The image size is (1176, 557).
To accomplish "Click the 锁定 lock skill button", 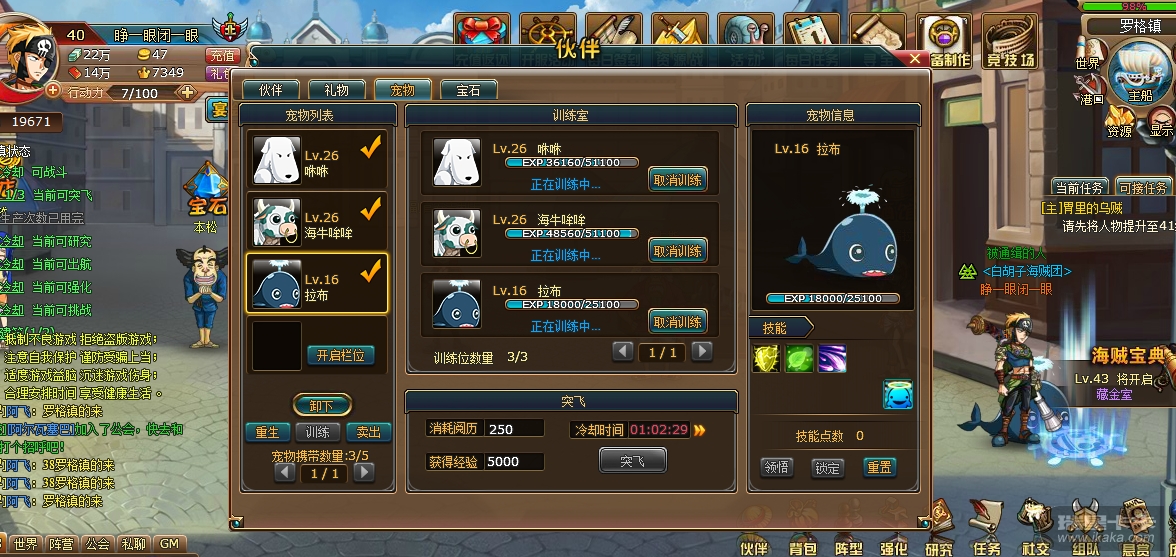I will pos(827,467).
